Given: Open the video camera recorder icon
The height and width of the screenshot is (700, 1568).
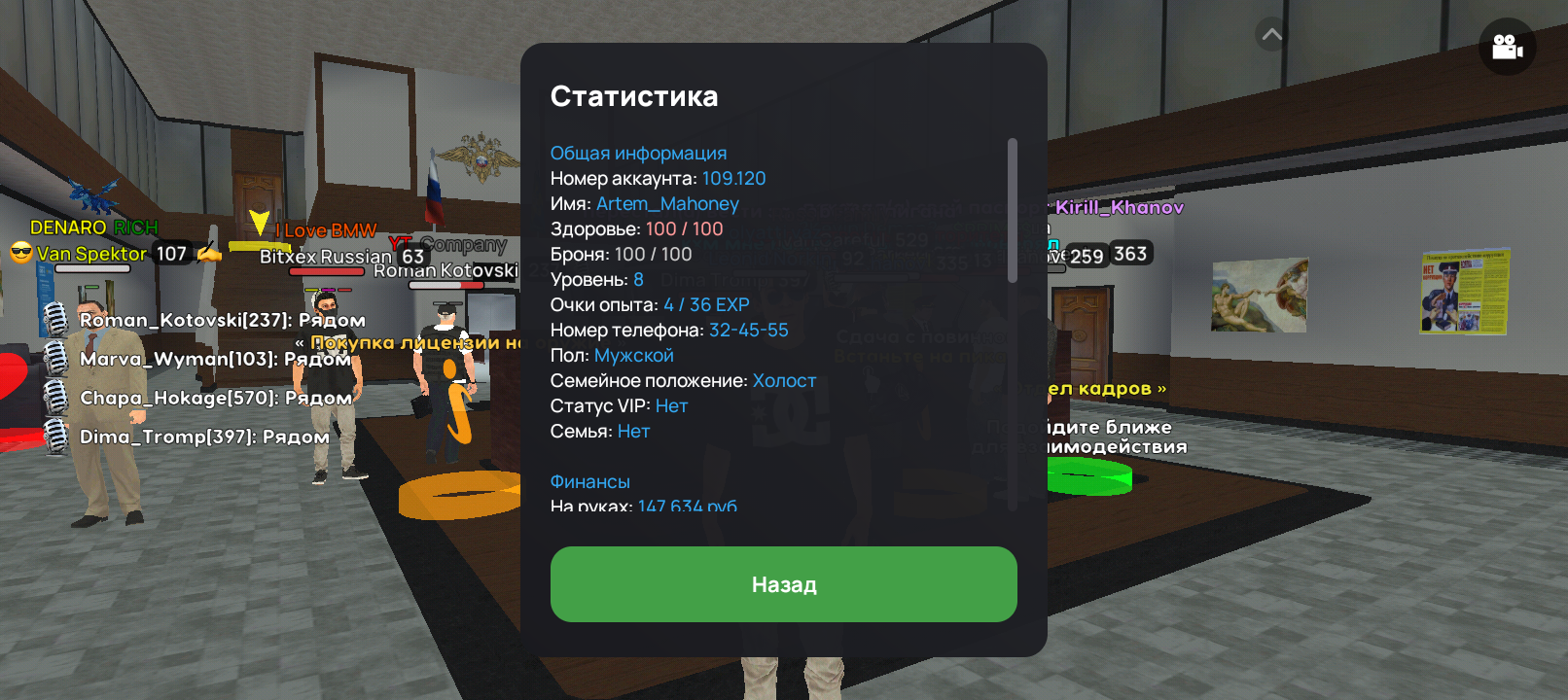Looking at the screenshot, I should [1506, 46].
